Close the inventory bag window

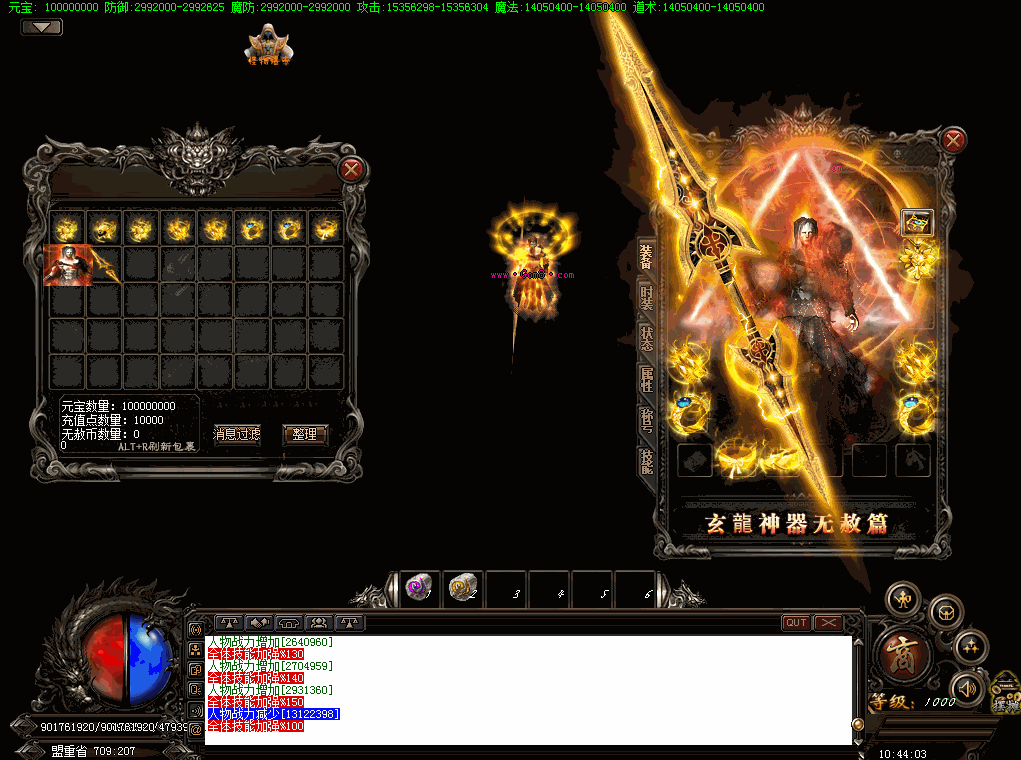[351, 170]
